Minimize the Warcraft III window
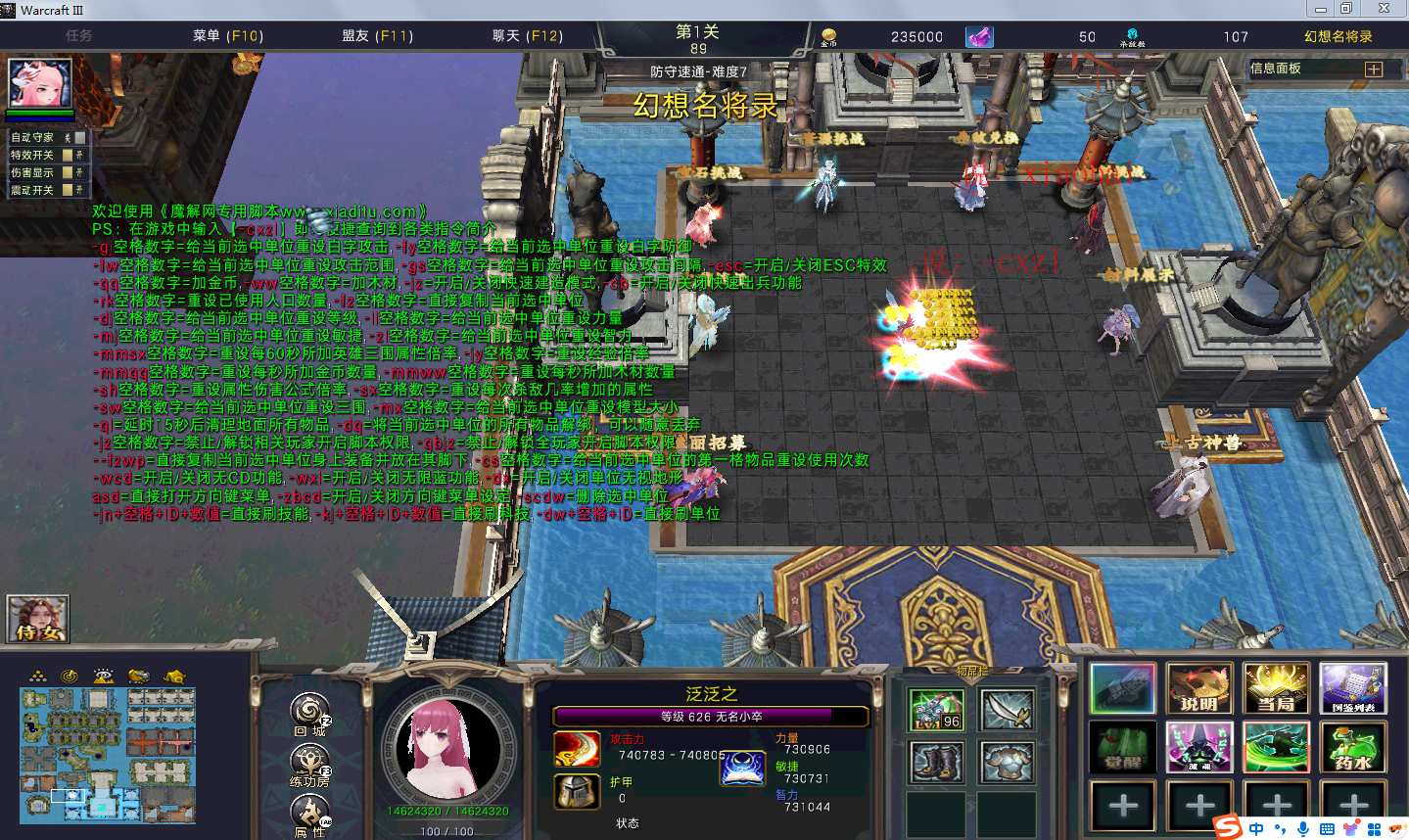 click(1320, 9)
